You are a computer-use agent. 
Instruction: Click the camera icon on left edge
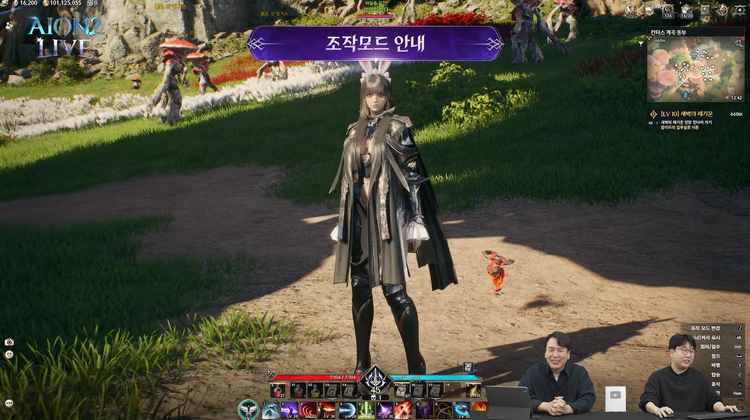pos(9,342)
